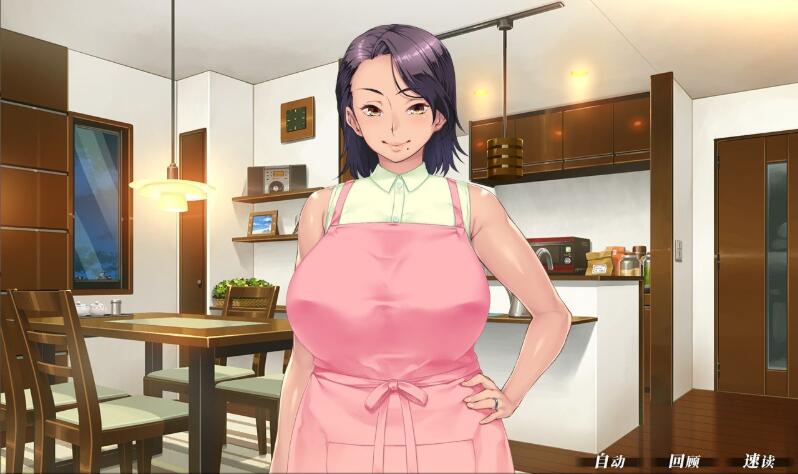
Task: Activate the 速读 fast-forward option
Action: coord(758,461)
